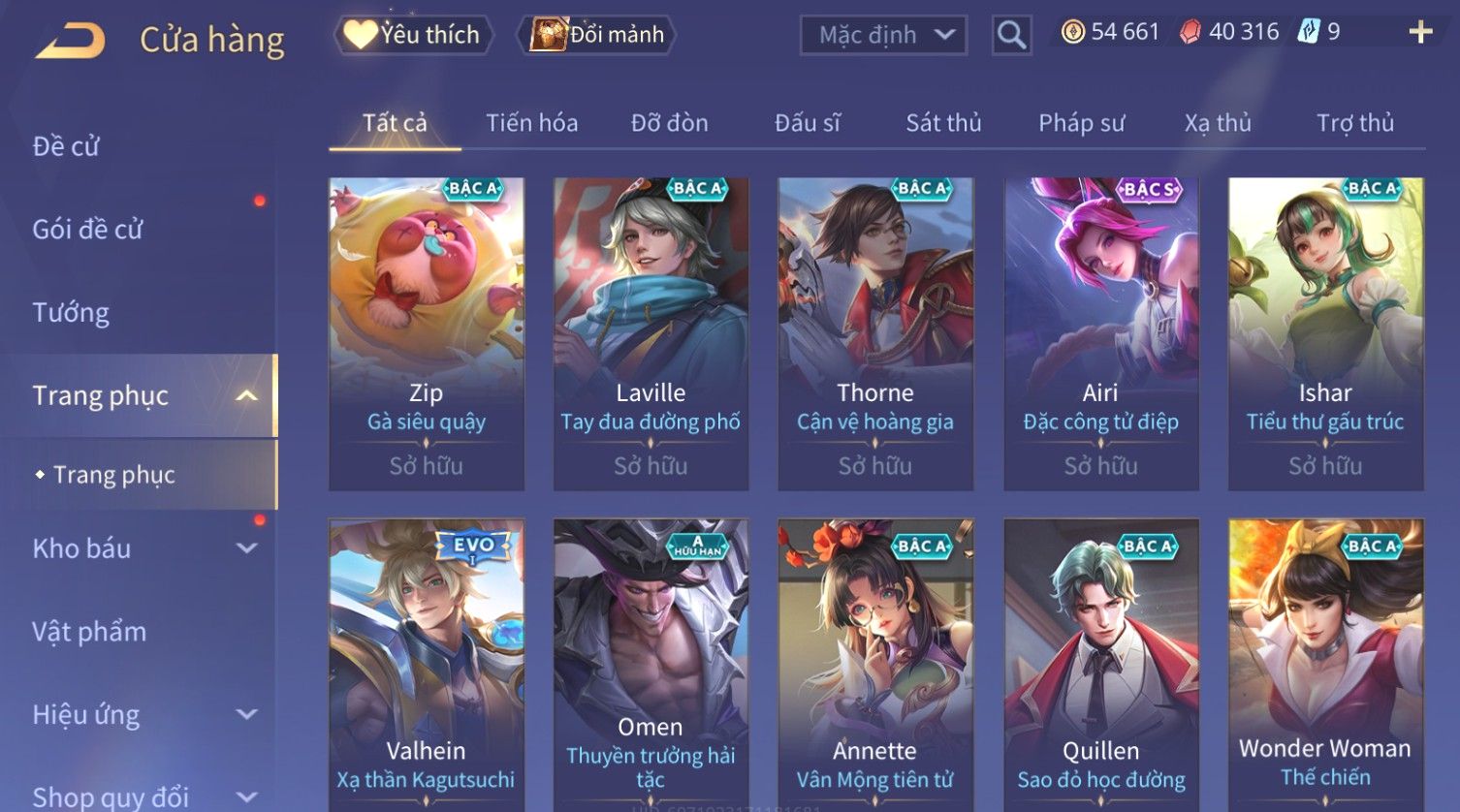Open the Đề cử menu entry
This screenshot has height=812, width=1460.
[66, 146]
